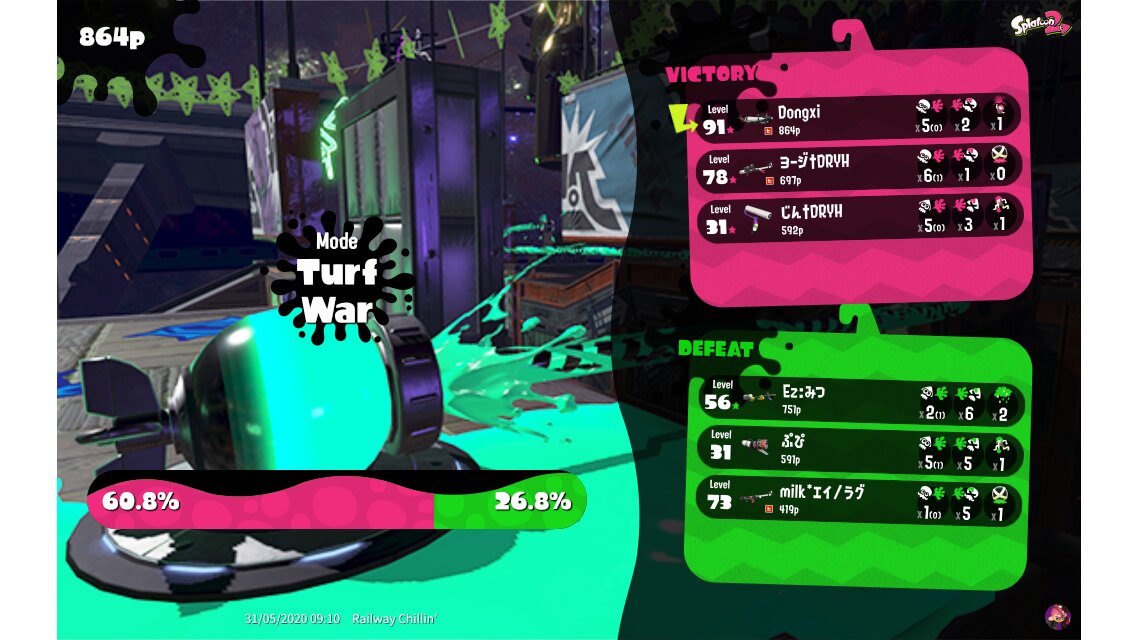Open the ヨージ†DRYH player row

pos(858,166)
